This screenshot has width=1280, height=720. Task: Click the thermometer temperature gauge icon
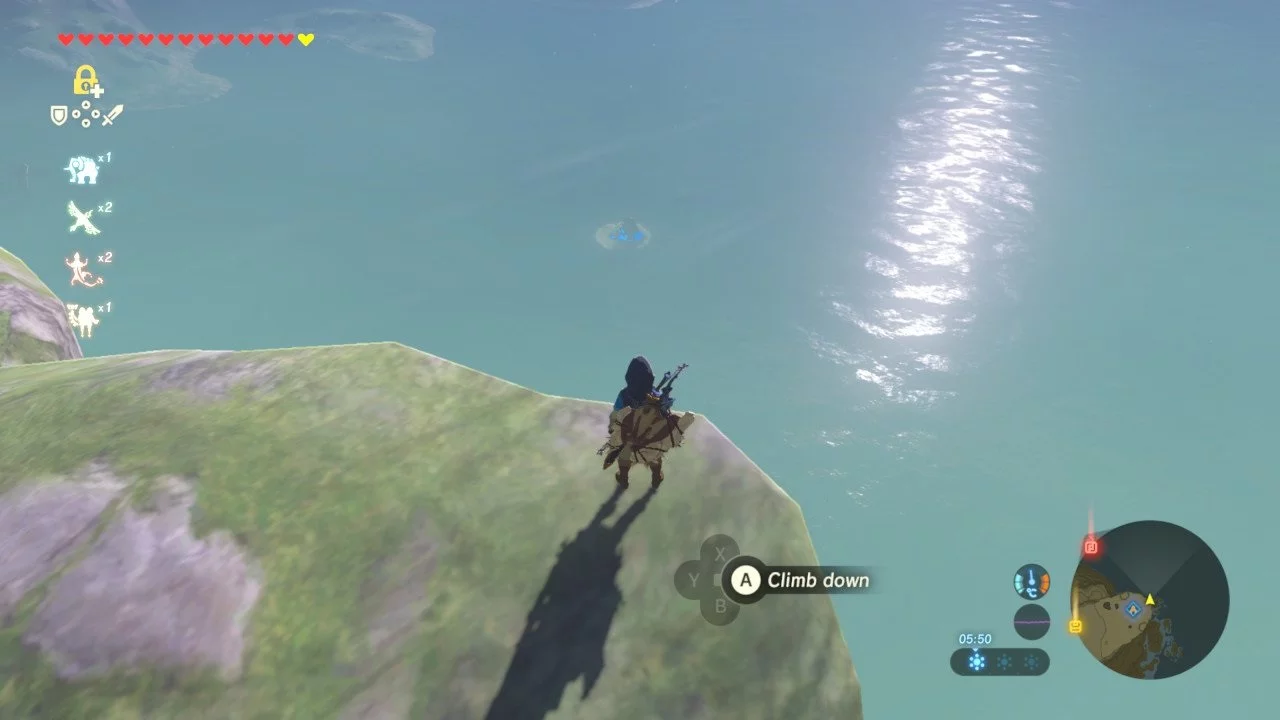tap(1031, 582)
